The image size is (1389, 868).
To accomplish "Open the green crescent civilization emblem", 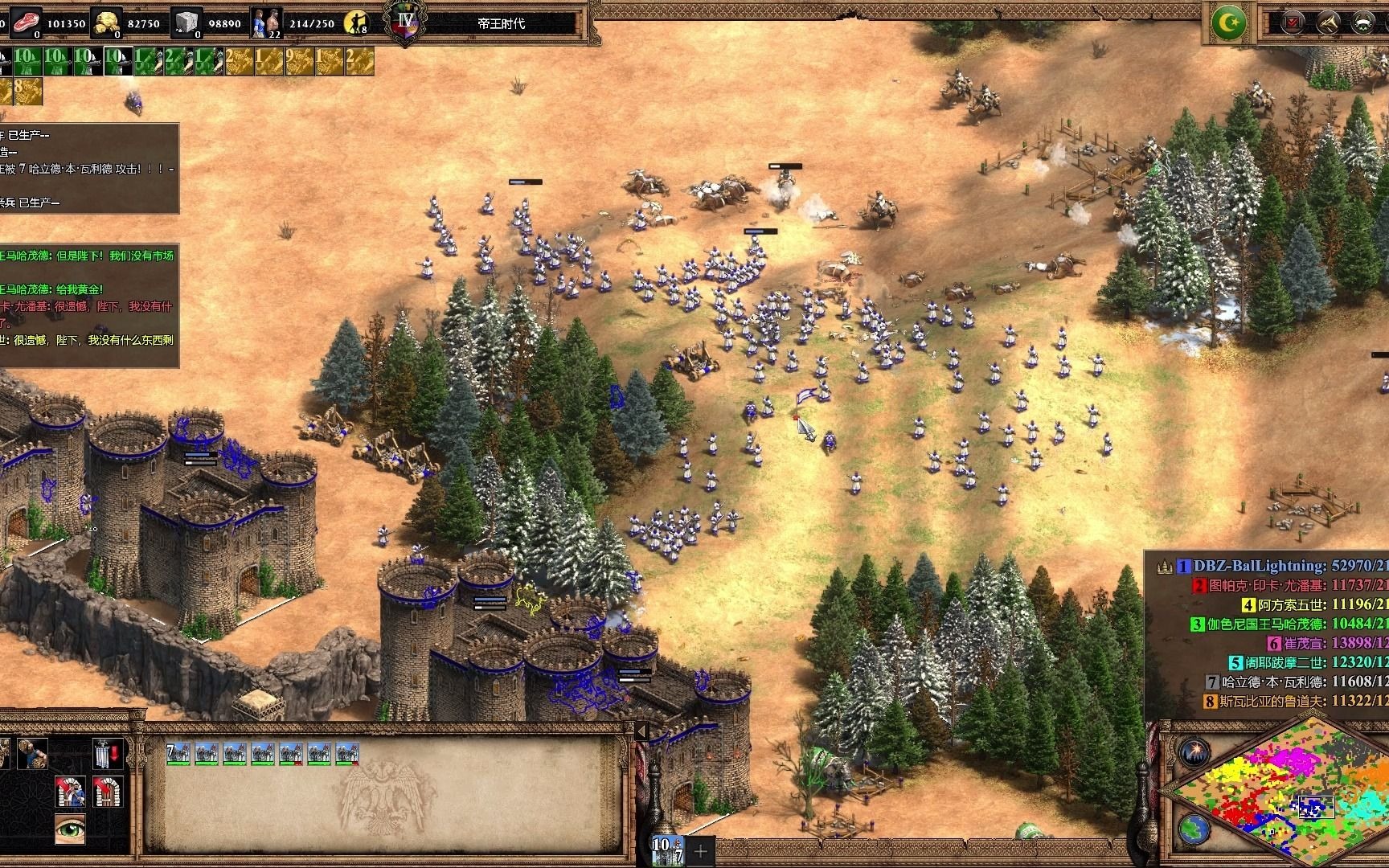I will (x=1228, y=22).
